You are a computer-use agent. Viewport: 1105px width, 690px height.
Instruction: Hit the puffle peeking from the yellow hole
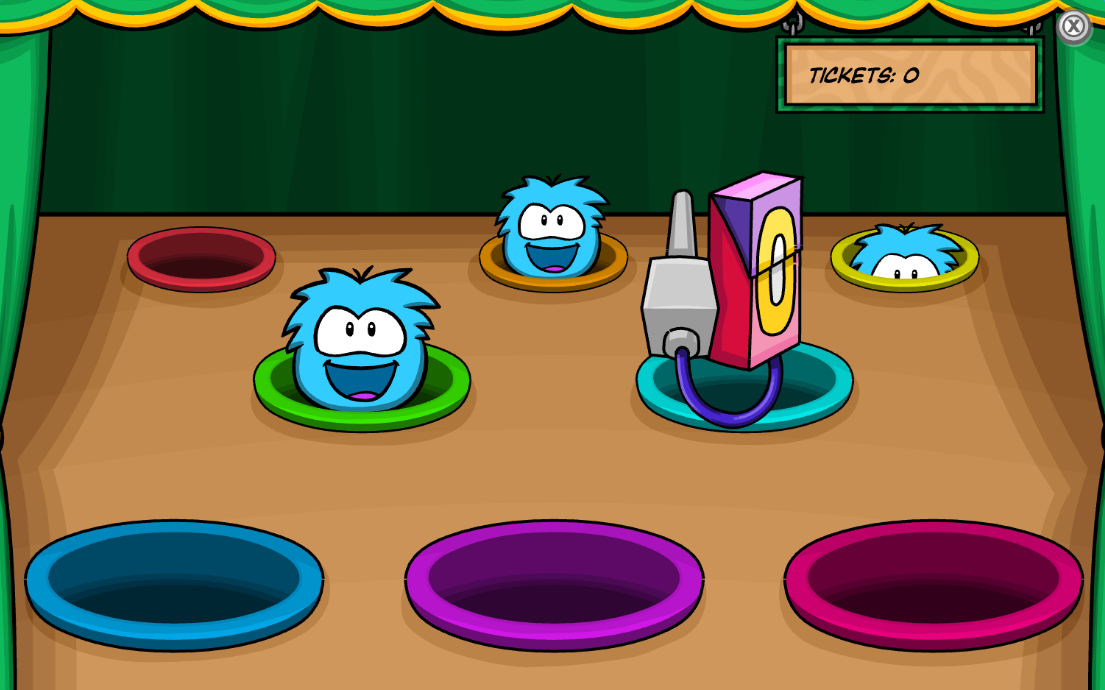(x=906, y=255)
